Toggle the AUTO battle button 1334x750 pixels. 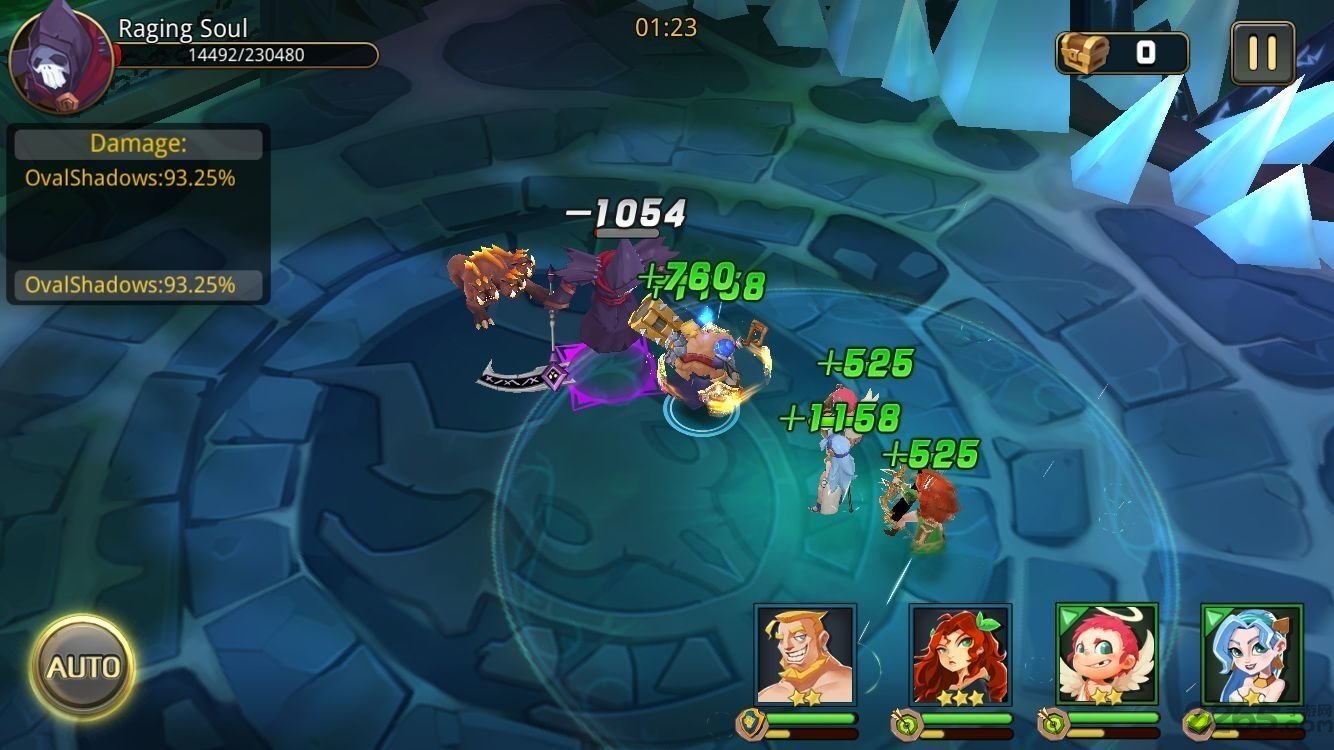pos(82,667)
